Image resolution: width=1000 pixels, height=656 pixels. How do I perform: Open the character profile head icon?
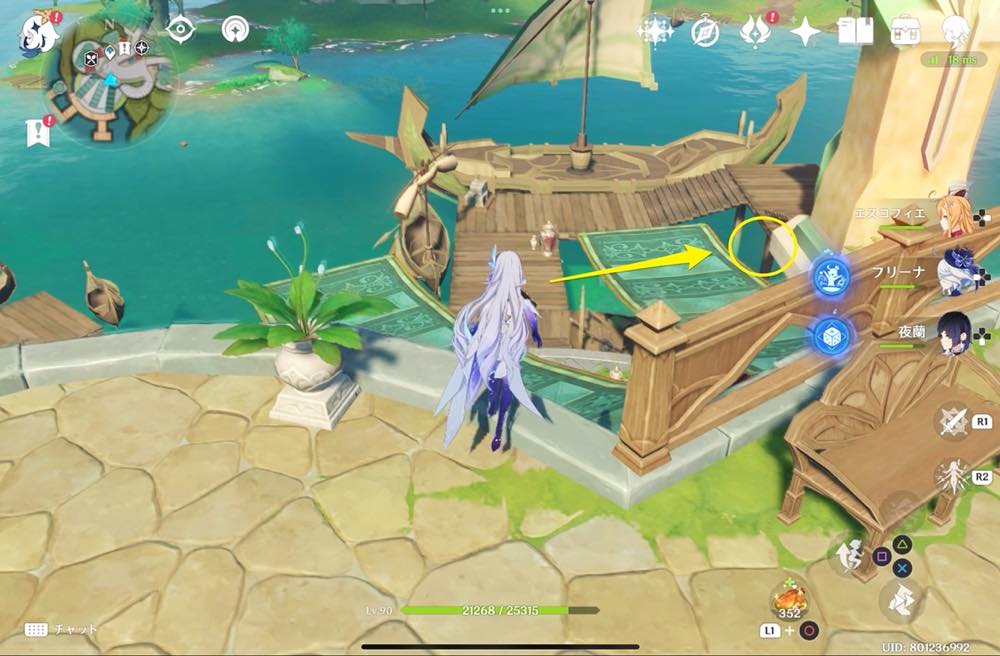click(956, 32)
